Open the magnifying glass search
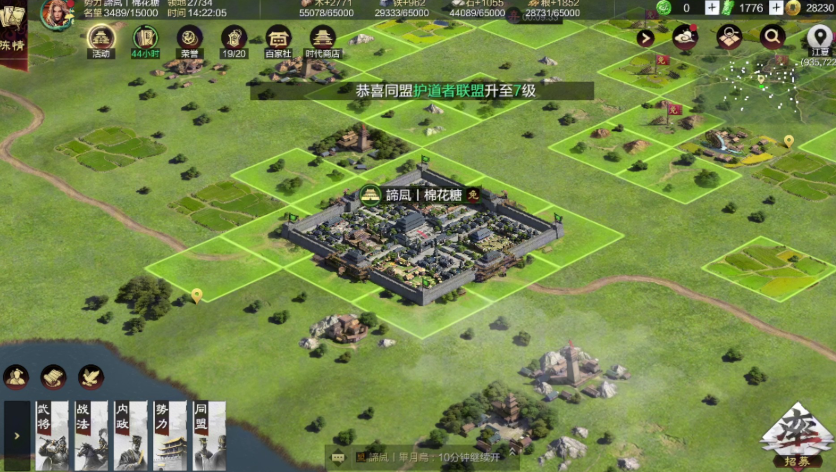 point(772,38)
